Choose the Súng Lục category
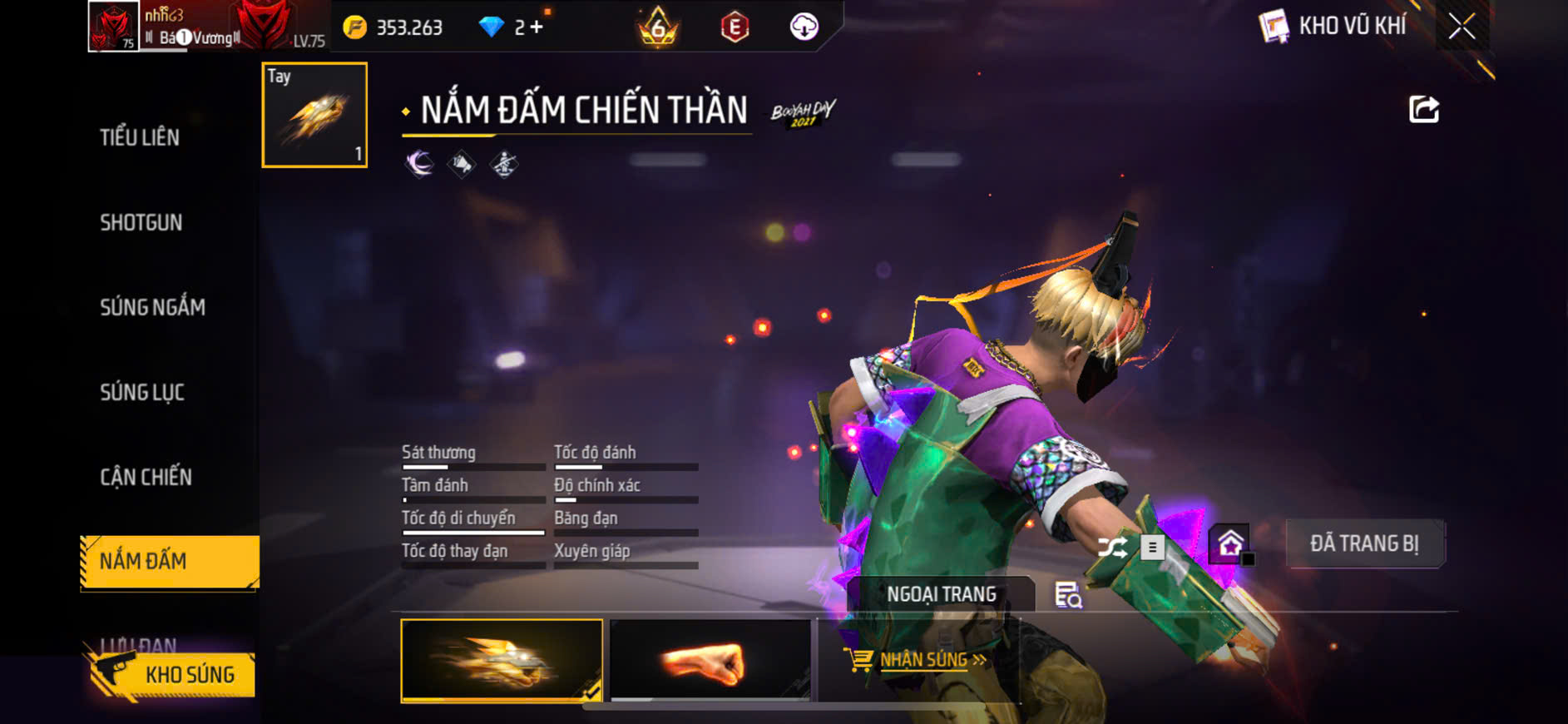The image size is (1568, 724). point(142,392)
